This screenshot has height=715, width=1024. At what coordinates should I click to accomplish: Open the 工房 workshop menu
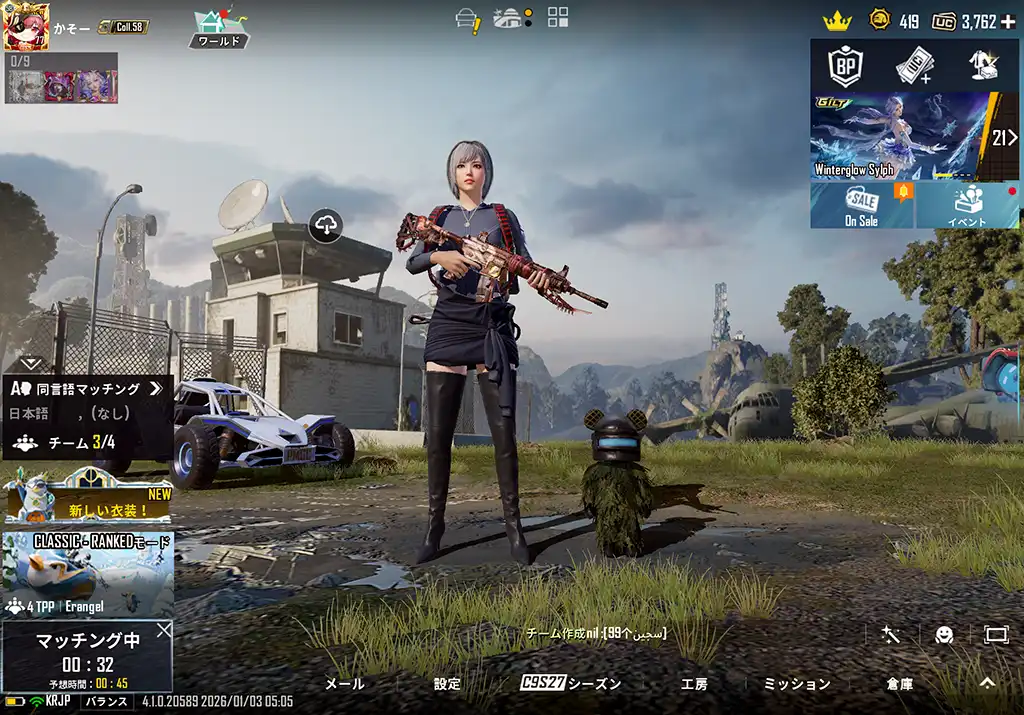coord(694,684)
